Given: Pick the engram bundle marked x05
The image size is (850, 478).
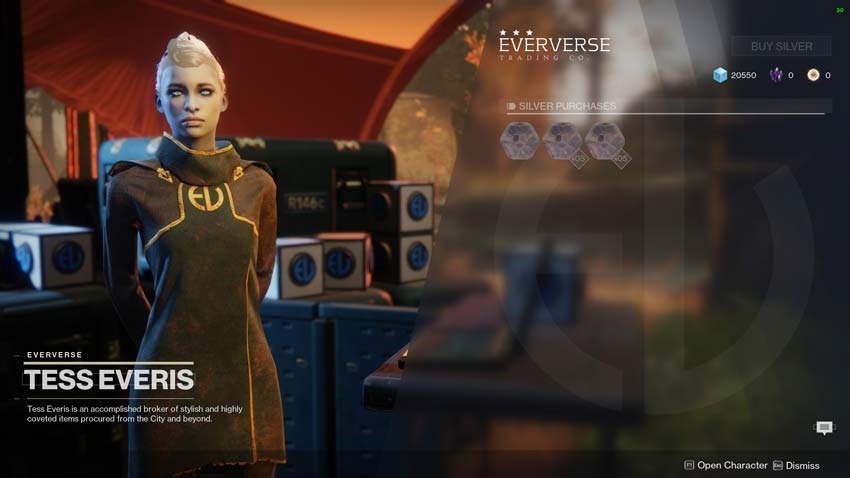Looking at the screenshot, I should coord(605,141).
